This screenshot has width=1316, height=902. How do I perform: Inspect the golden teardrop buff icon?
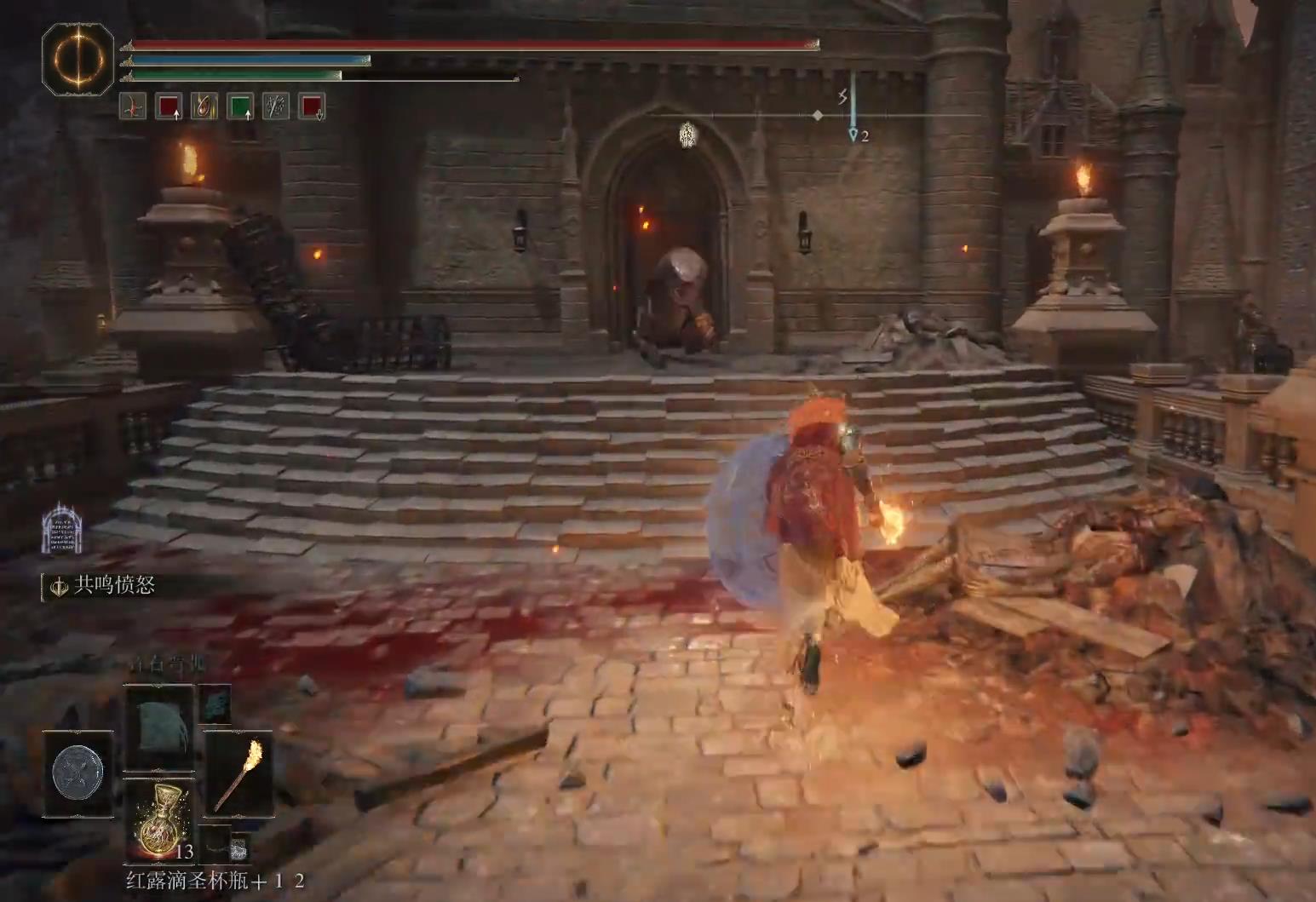pos(204,106)
